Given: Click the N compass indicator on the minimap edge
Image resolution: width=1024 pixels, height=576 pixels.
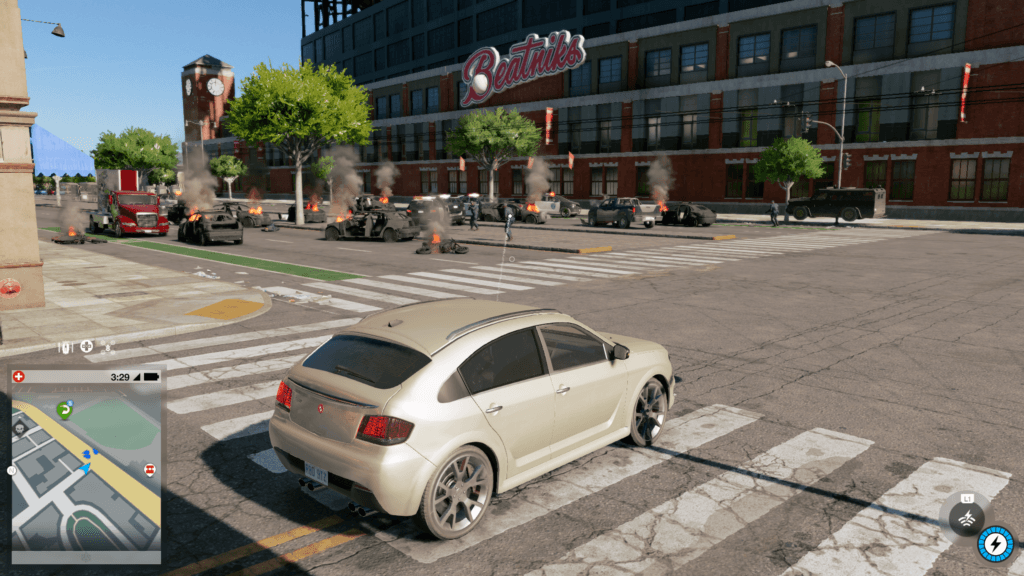Looking at the screenshot, I should coord(12,469).
